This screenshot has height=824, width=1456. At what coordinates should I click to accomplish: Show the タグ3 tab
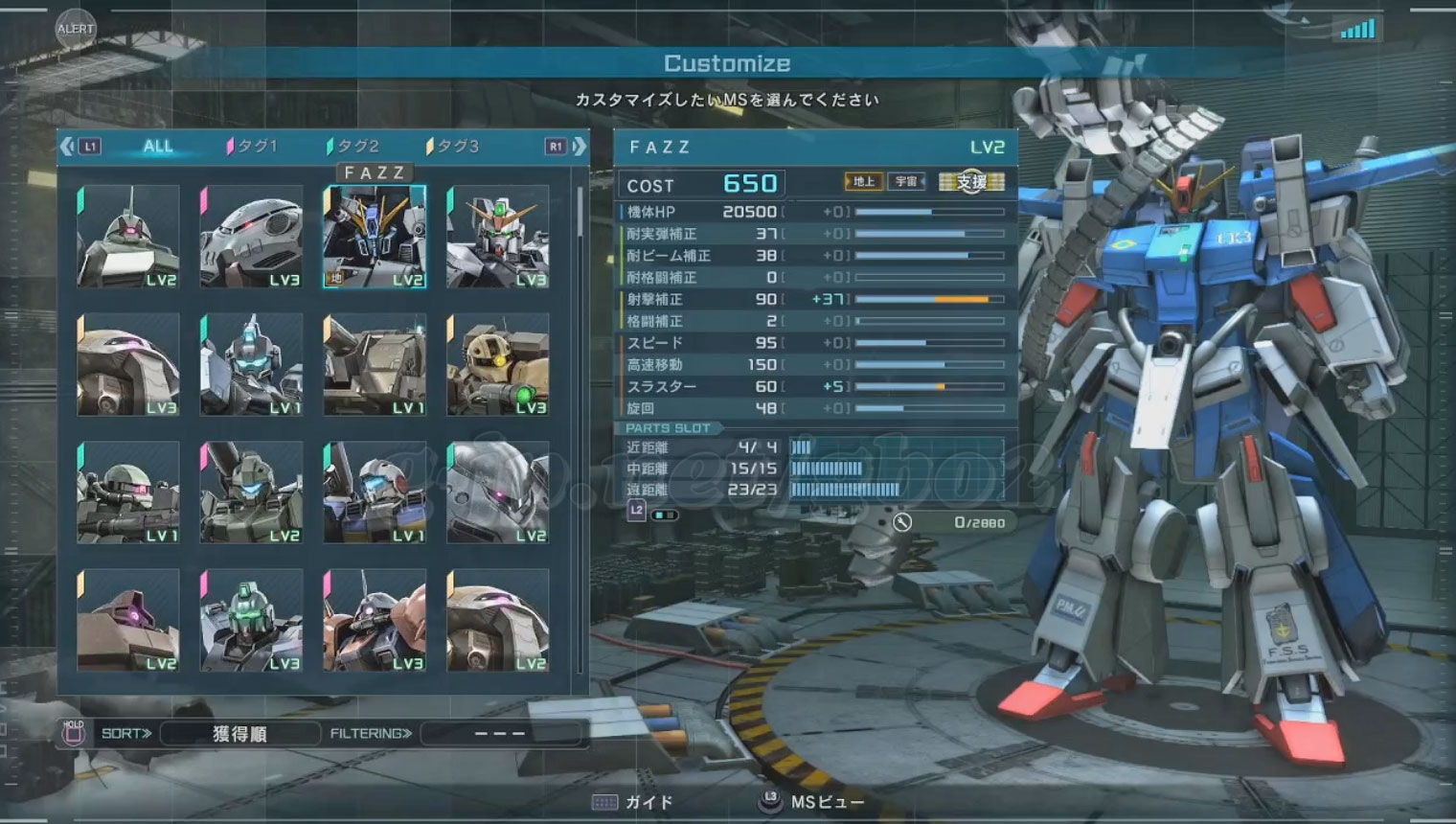(453, 147)
